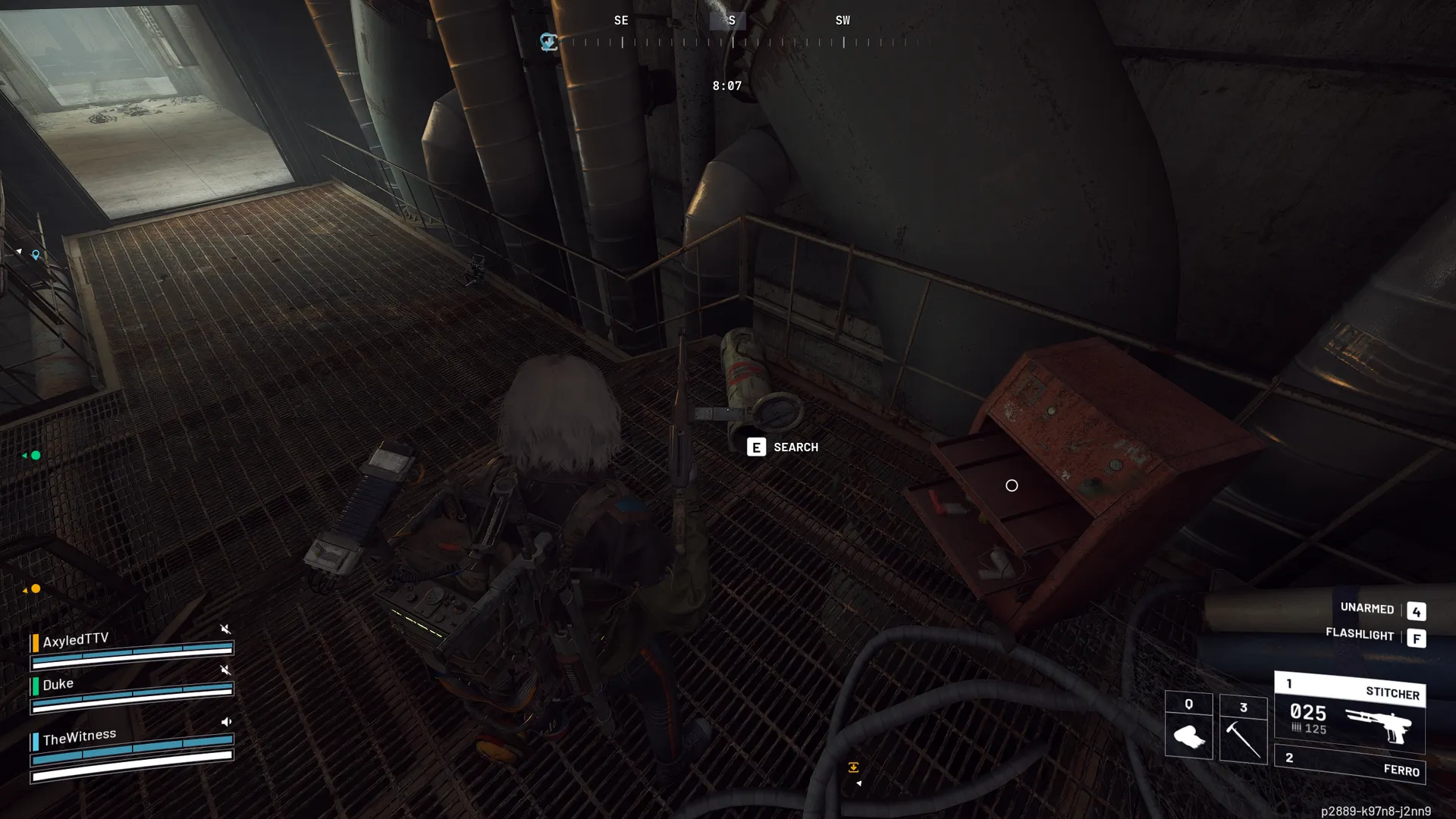1456x819 pixels.
Task: Select squad member TheWitness
Action: 79,737
